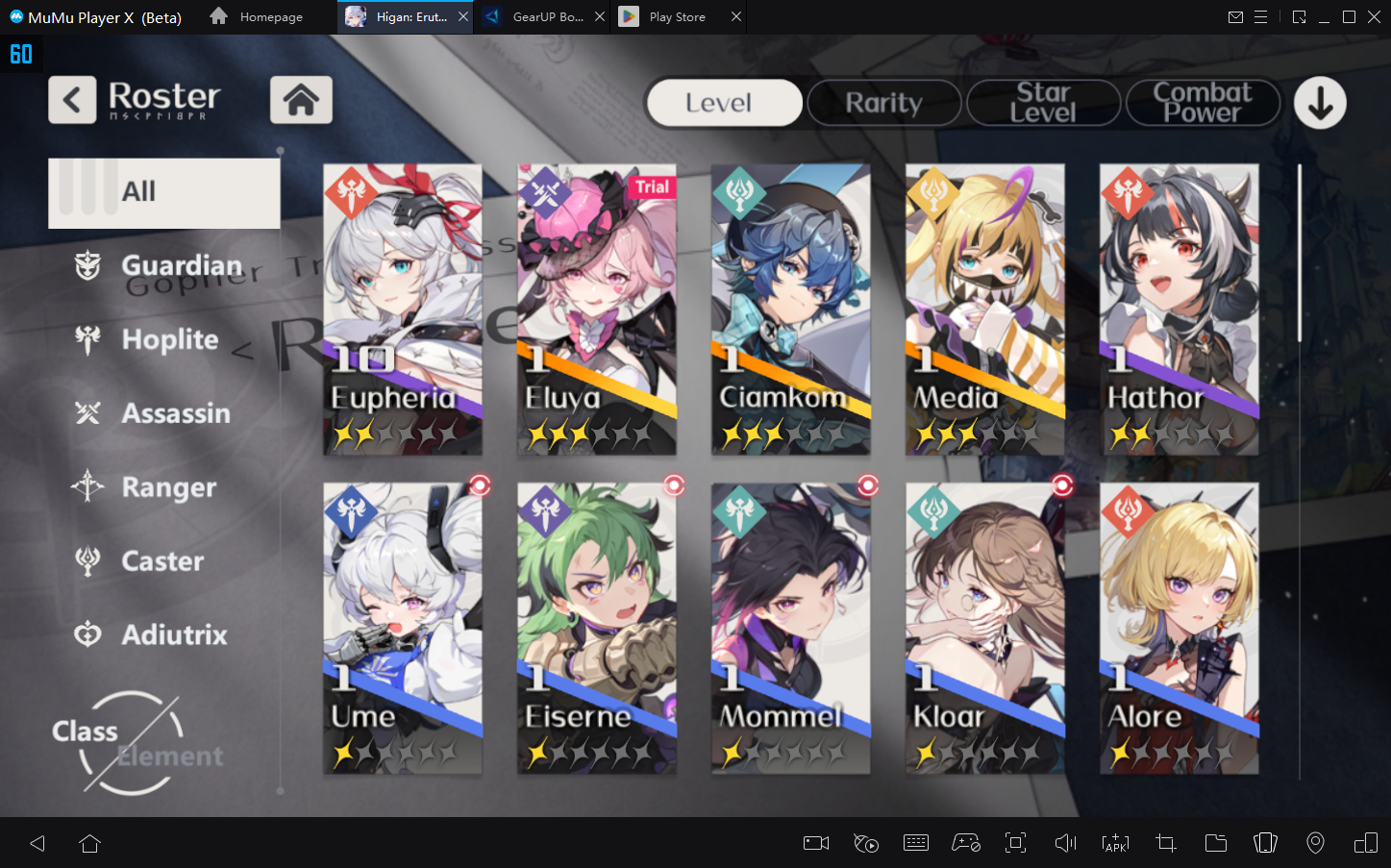Toggle the descending sort arrow
The image size is (1391, 868).
coord(1320,103)
